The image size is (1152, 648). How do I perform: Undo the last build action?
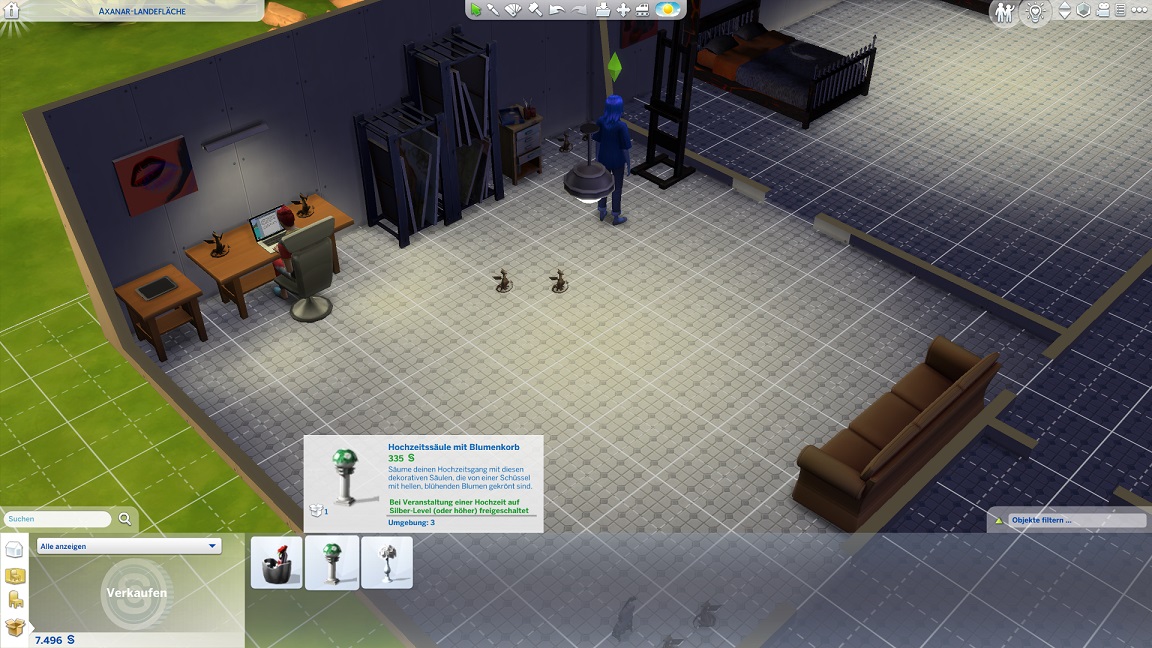point(556,10)
